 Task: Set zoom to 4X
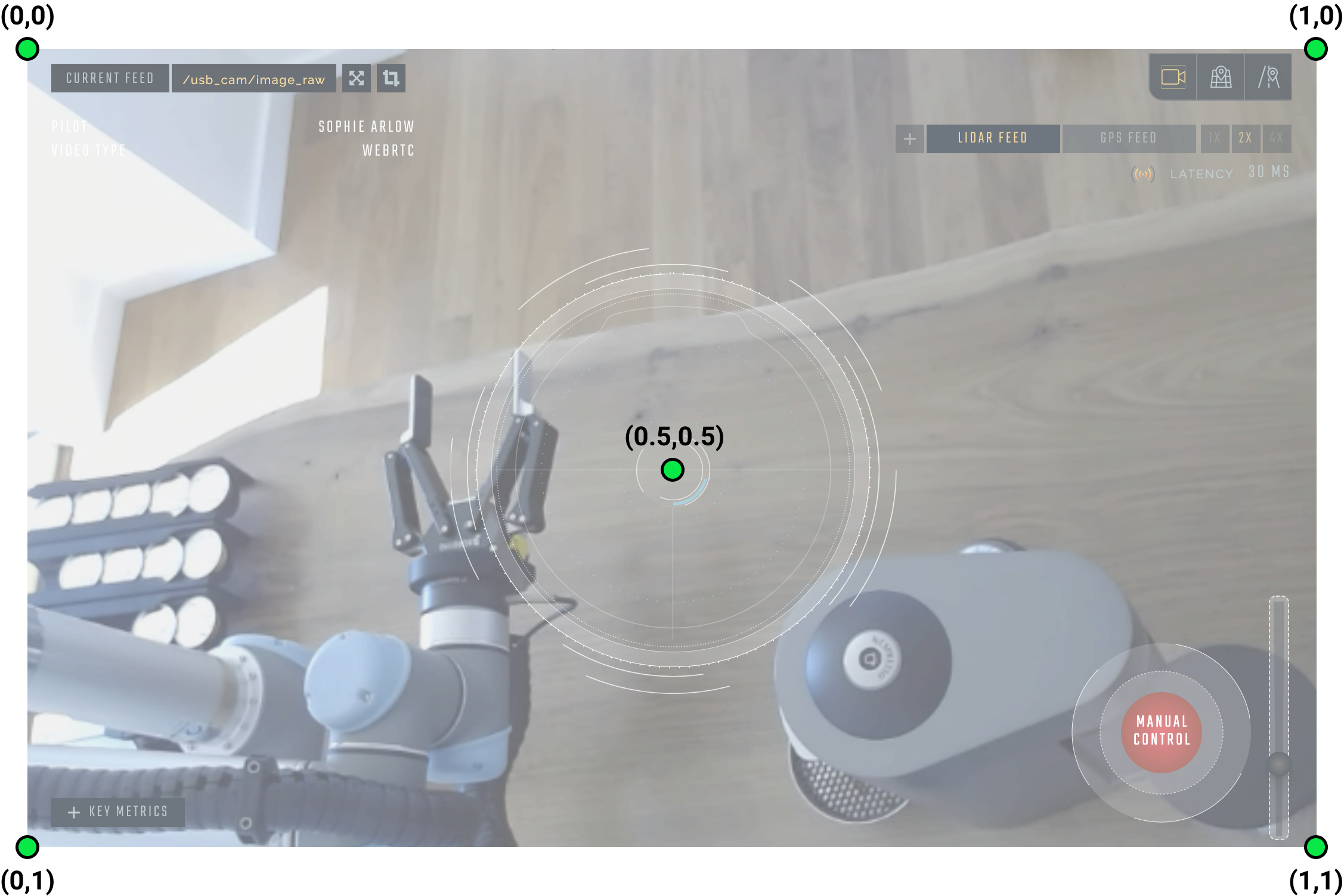[1276, 138]
